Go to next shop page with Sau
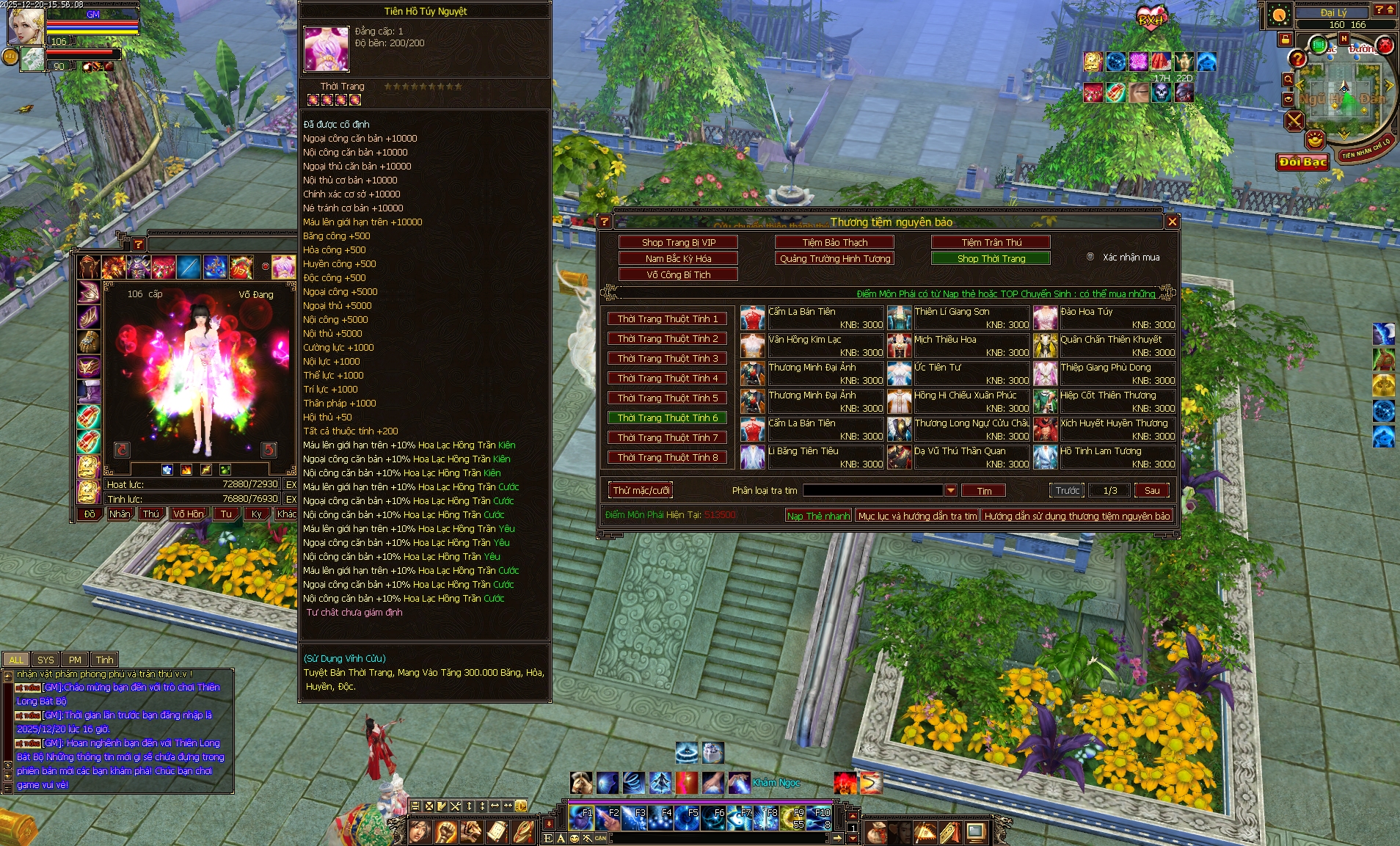 tap(1151, 490)
